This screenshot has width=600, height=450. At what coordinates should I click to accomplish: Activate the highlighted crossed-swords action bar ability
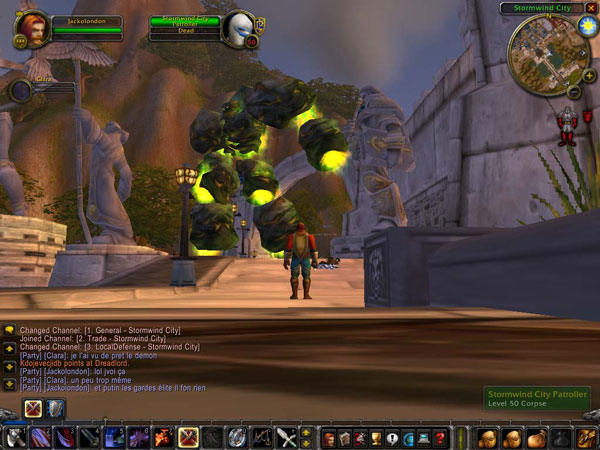pos(187,437)
